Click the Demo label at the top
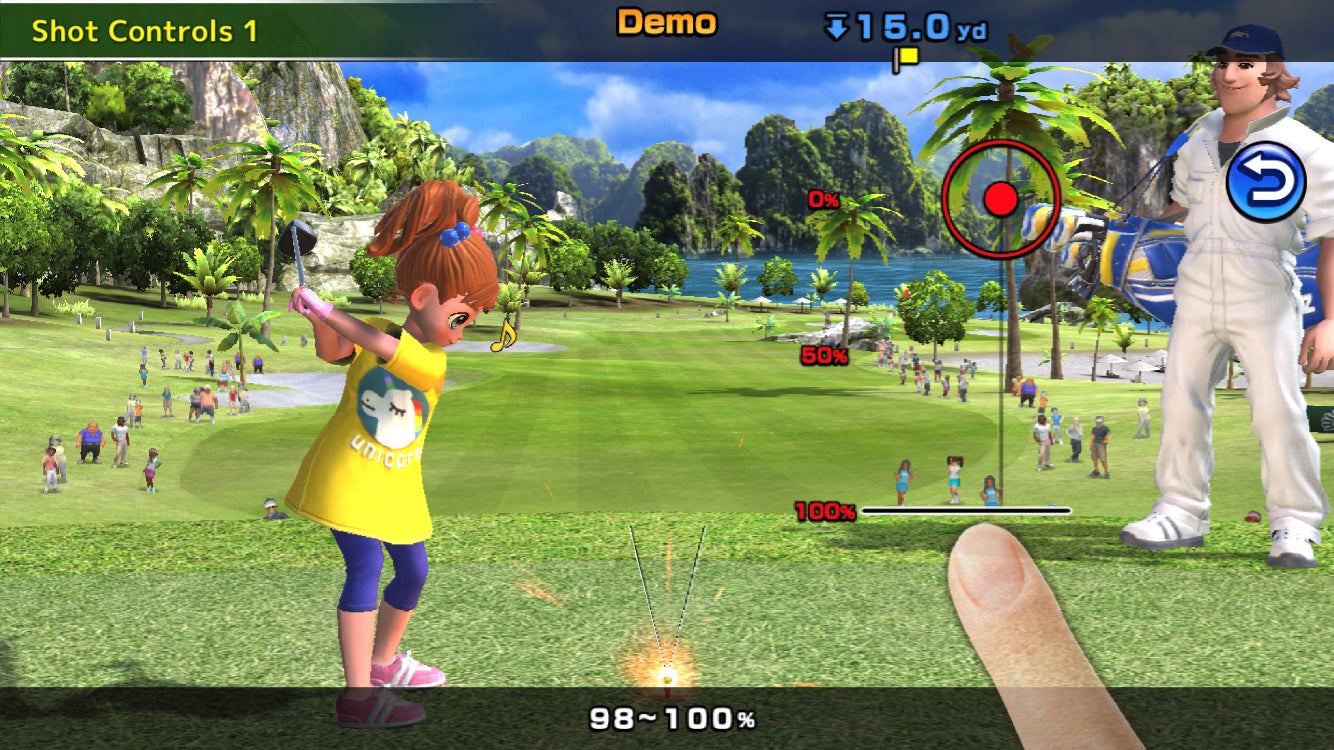 coord(665,20)
